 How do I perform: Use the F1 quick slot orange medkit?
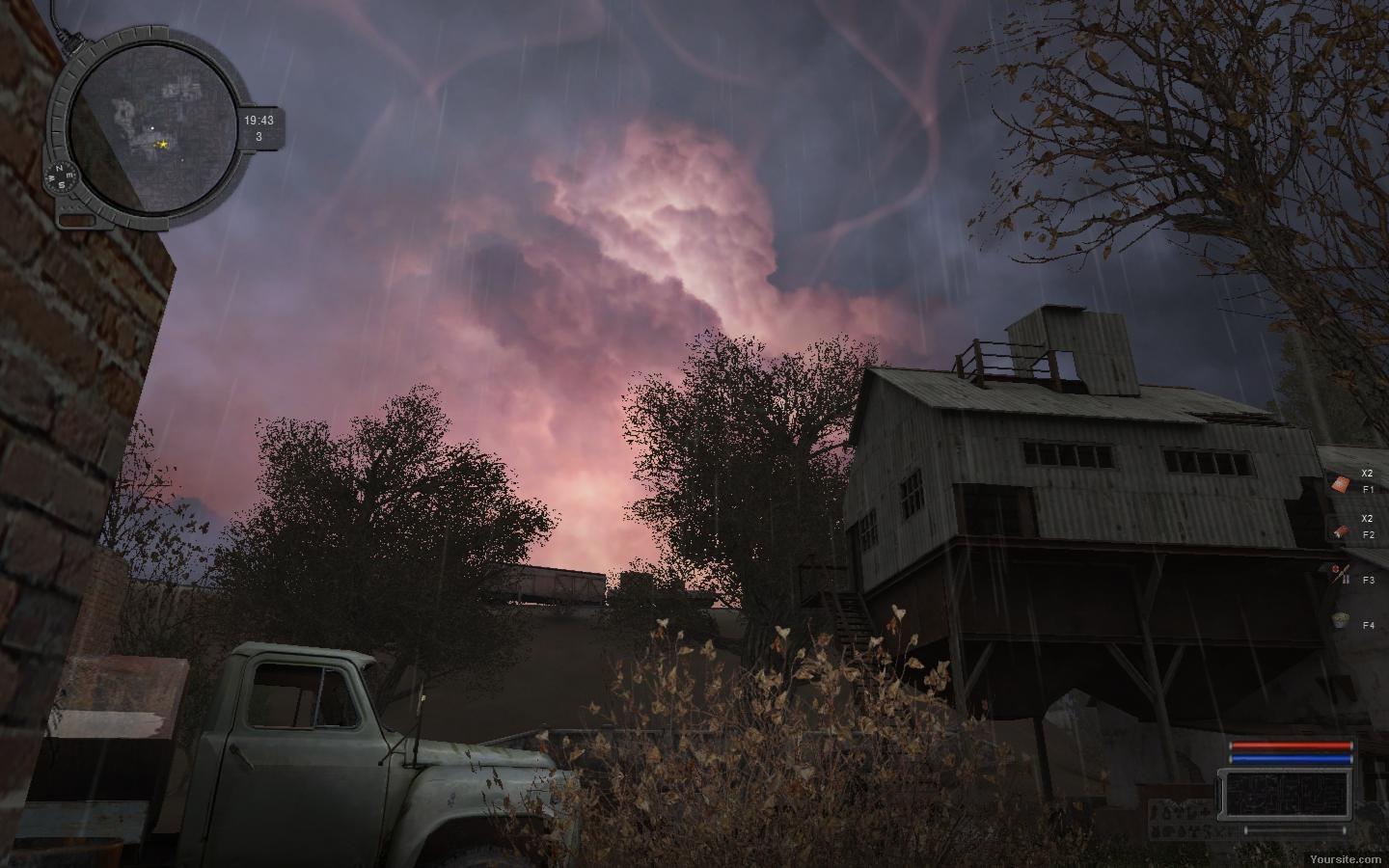click(1341, 484)
